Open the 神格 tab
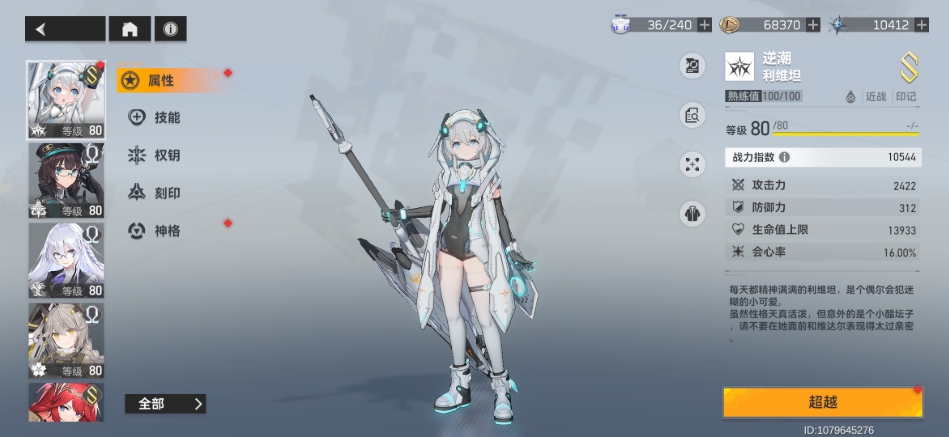The width and height of the screenshot is (949, 437). 158,231
